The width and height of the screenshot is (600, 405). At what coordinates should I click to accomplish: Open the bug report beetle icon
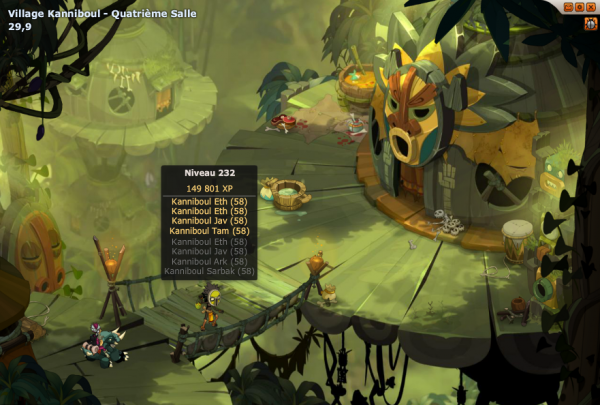[x=591, y=23]
